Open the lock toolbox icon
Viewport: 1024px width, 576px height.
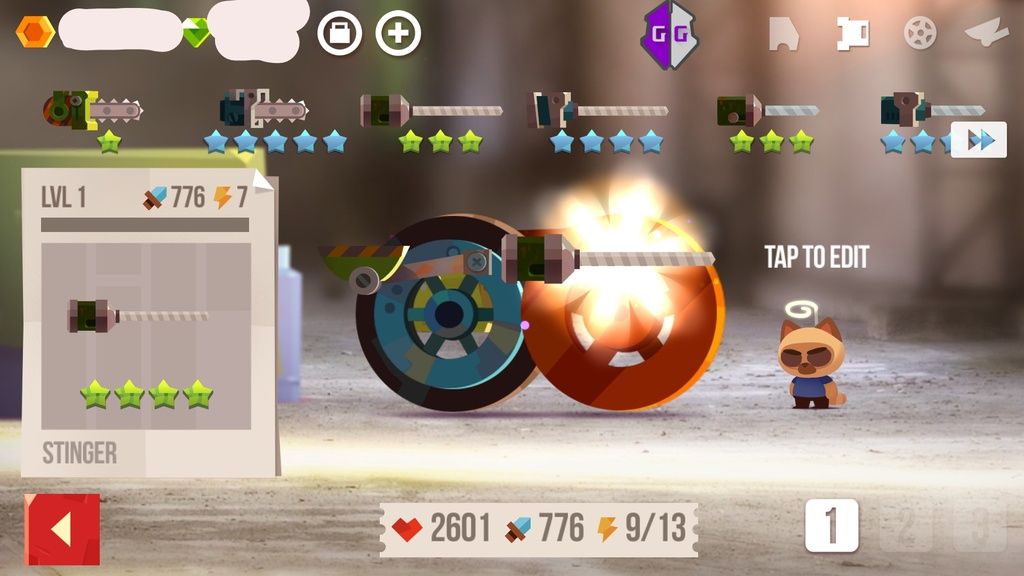[x=340, y=34]
